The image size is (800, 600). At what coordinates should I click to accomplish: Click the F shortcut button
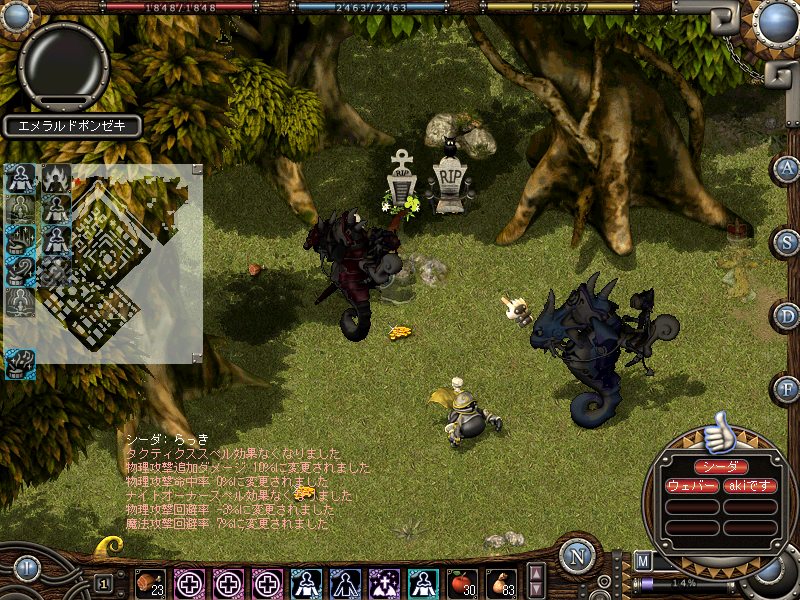(787, 388)
